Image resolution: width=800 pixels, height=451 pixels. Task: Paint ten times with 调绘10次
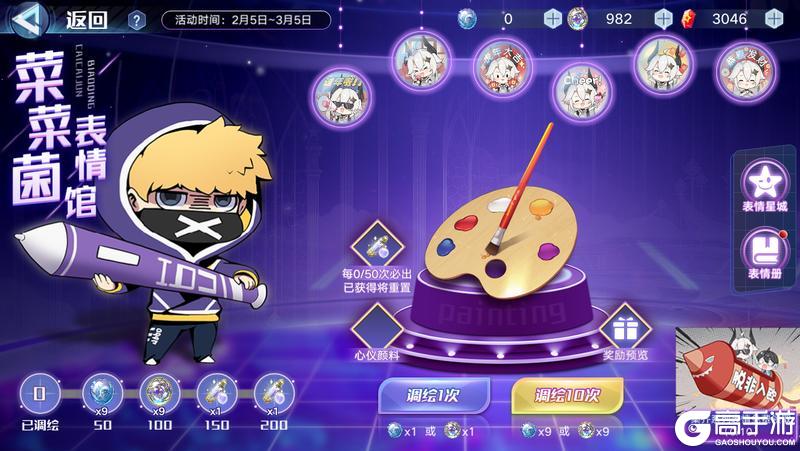(568, 395)
